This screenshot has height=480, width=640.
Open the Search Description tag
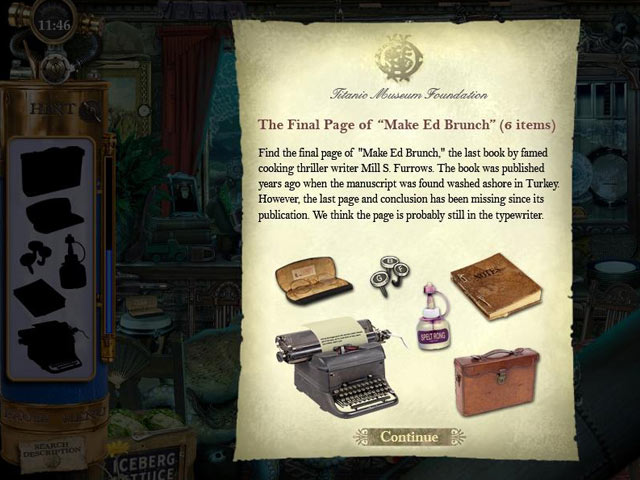(51, 445)
